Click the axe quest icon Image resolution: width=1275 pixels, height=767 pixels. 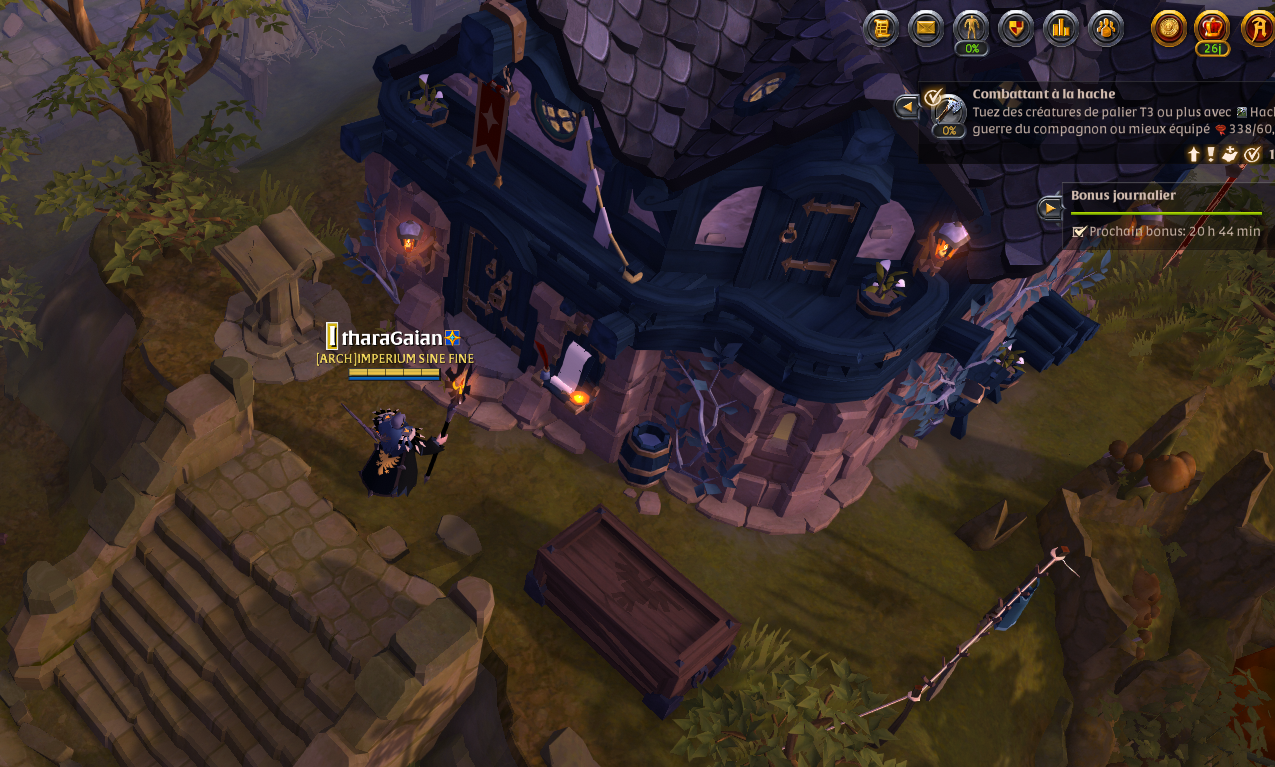pyautogui.click(x=949, y=112)
